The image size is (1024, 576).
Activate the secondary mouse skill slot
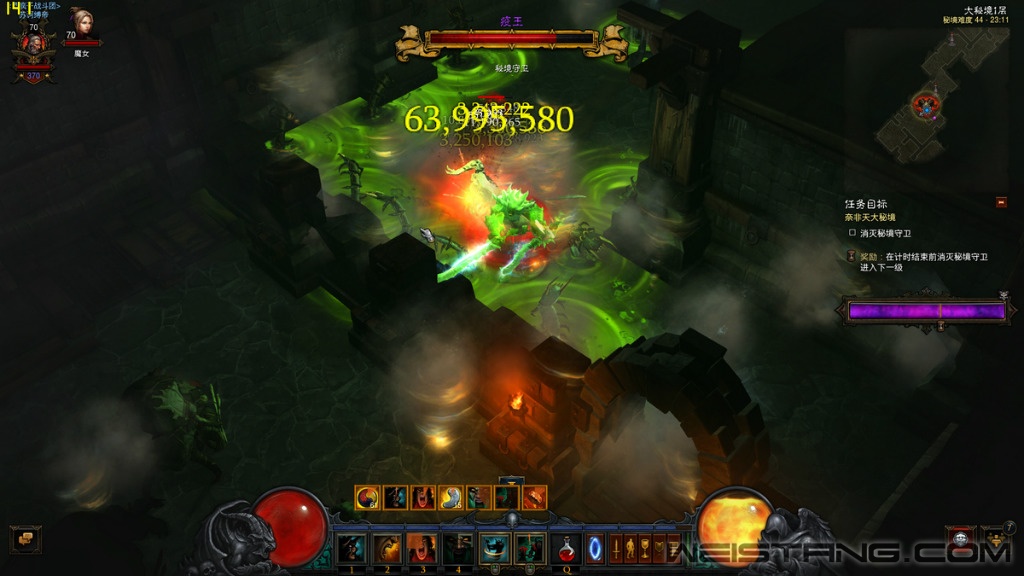click(x=530, y=548)
